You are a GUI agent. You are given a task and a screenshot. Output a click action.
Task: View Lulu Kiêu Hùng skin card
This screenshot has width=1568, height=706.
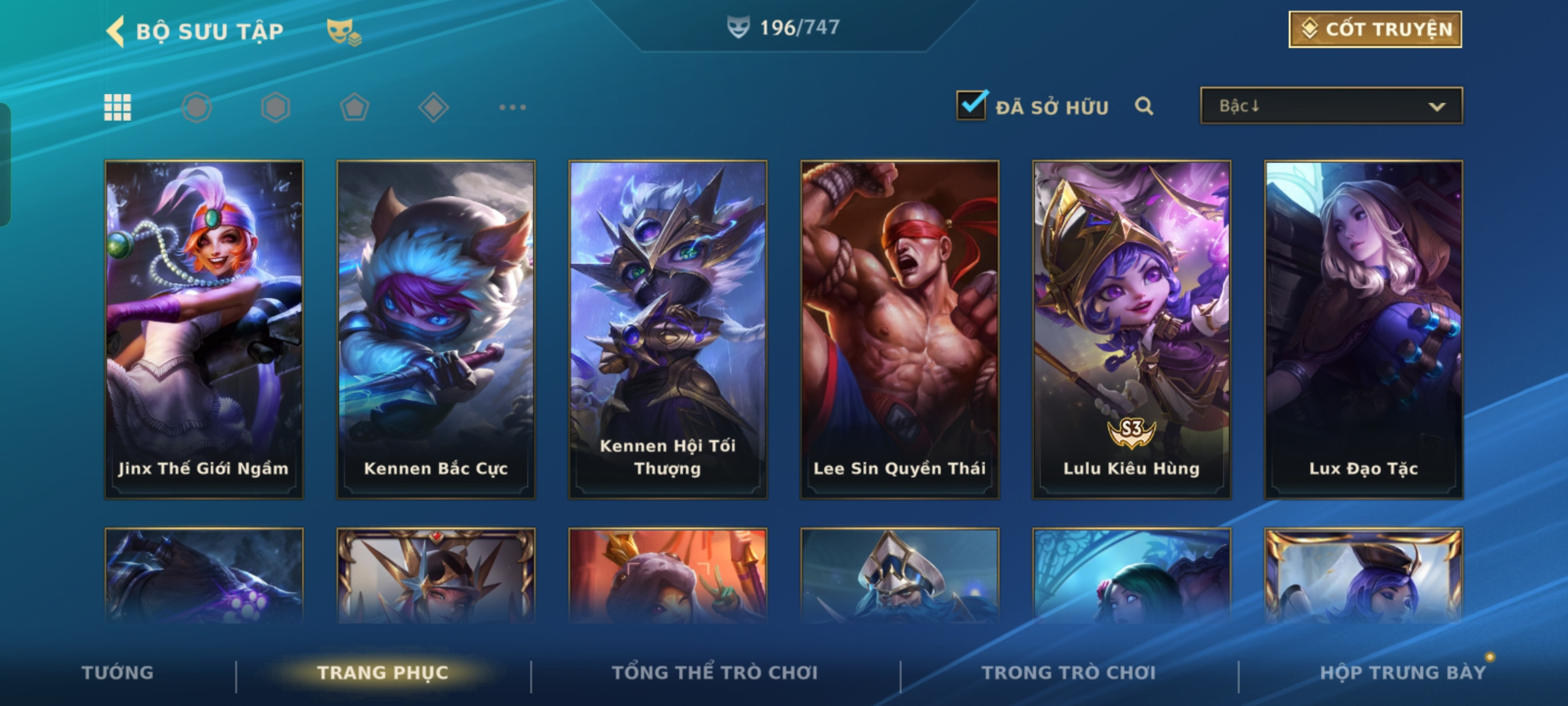[x=1132, y=329]
